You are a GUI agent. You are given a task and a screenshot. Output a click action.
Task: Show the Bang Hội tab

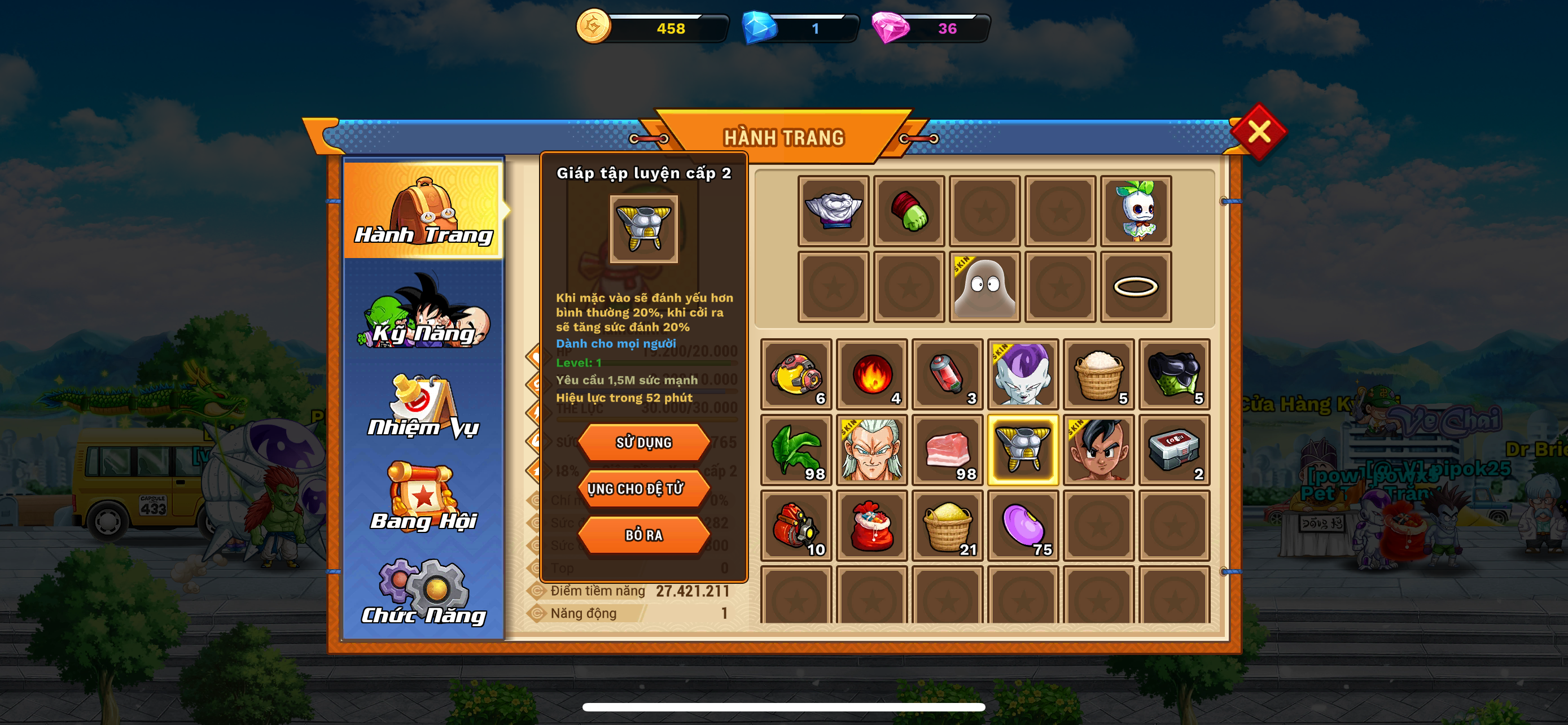click(424, 499)
